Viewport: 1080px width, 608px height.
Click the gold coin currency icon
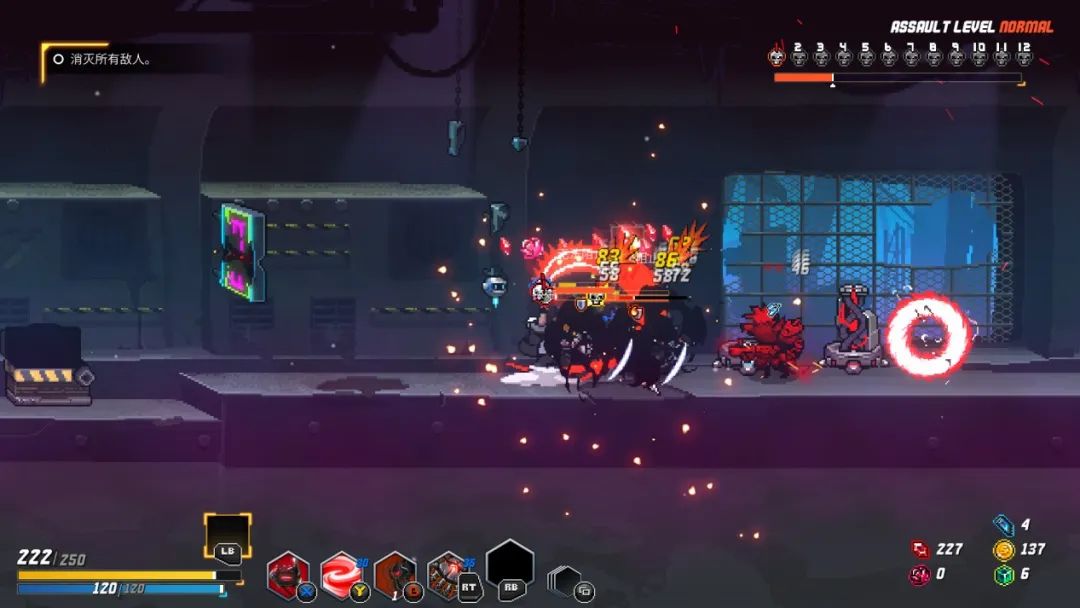click(1004, 549)
